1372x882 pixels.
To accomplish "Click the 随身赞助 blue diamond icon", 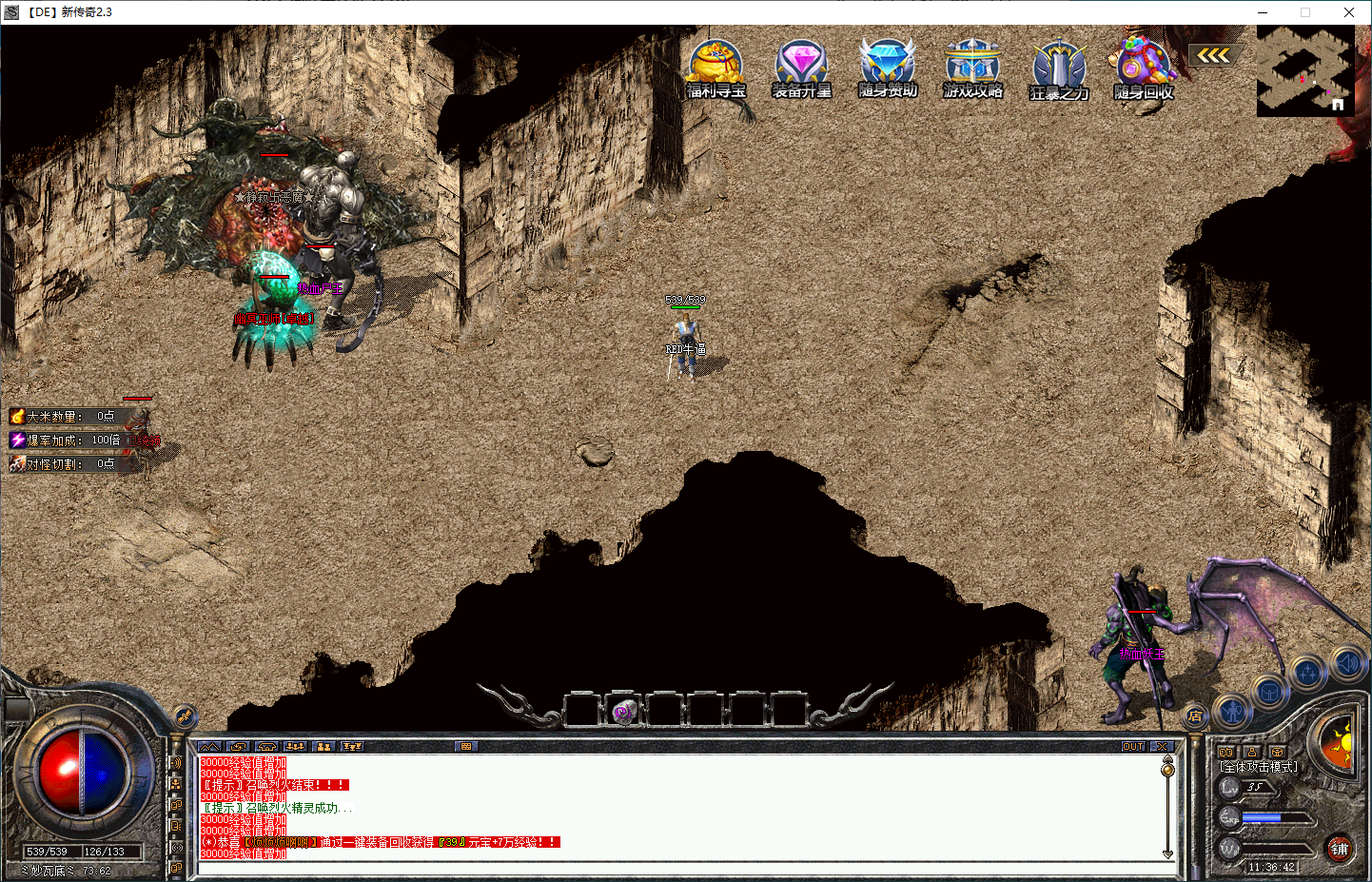I will pos(887,69).
